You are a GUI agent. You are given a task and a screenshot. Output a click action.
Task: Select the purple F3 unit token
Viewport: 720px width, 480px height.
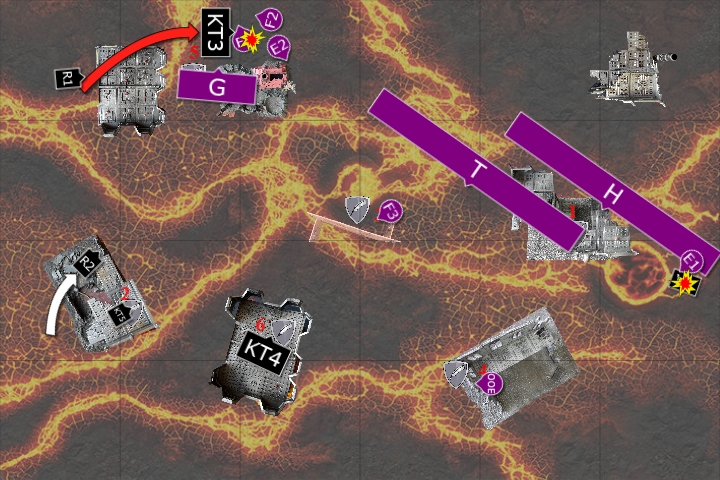391,210
